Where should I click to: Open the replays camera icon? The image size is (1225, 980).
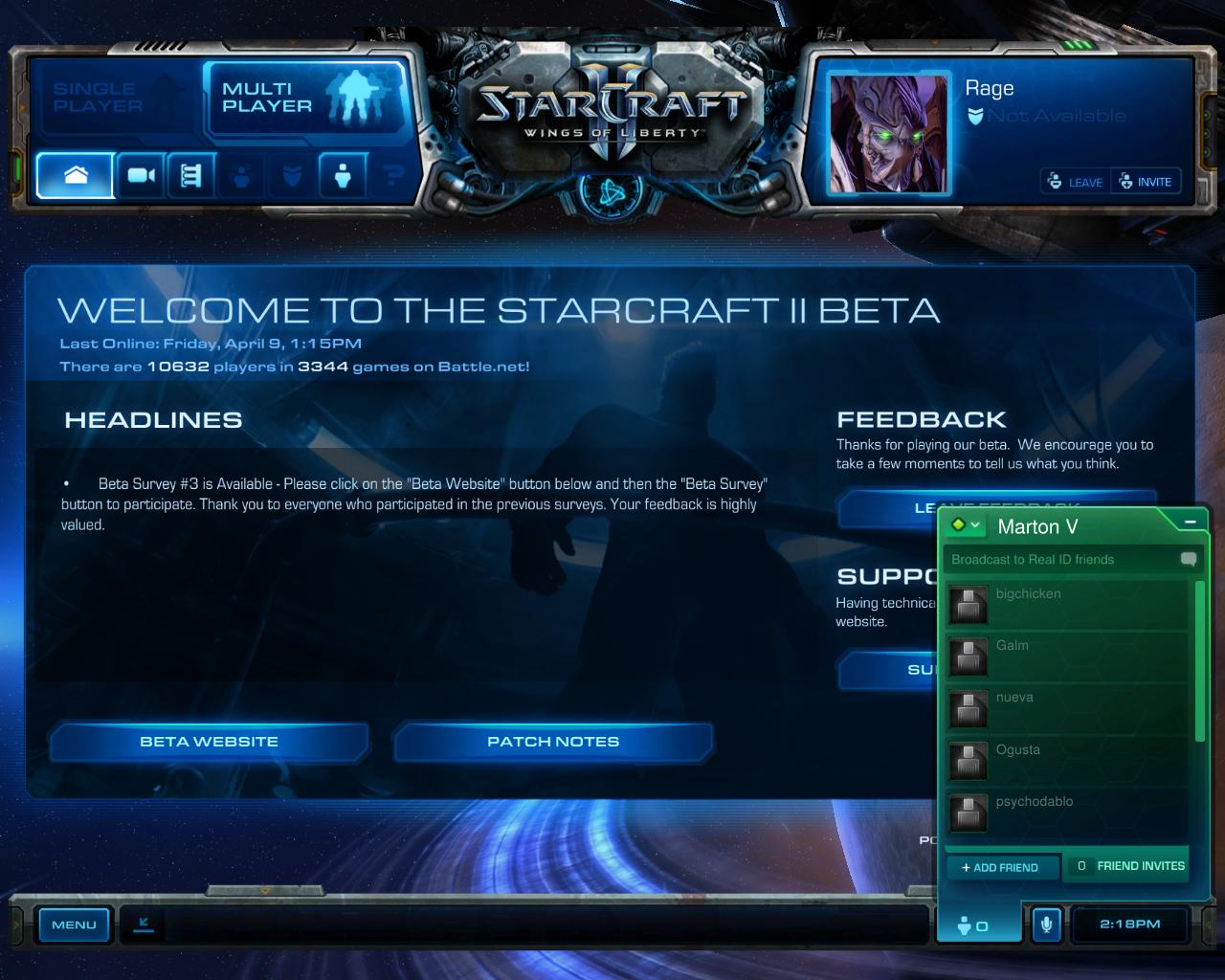[142, 175]
